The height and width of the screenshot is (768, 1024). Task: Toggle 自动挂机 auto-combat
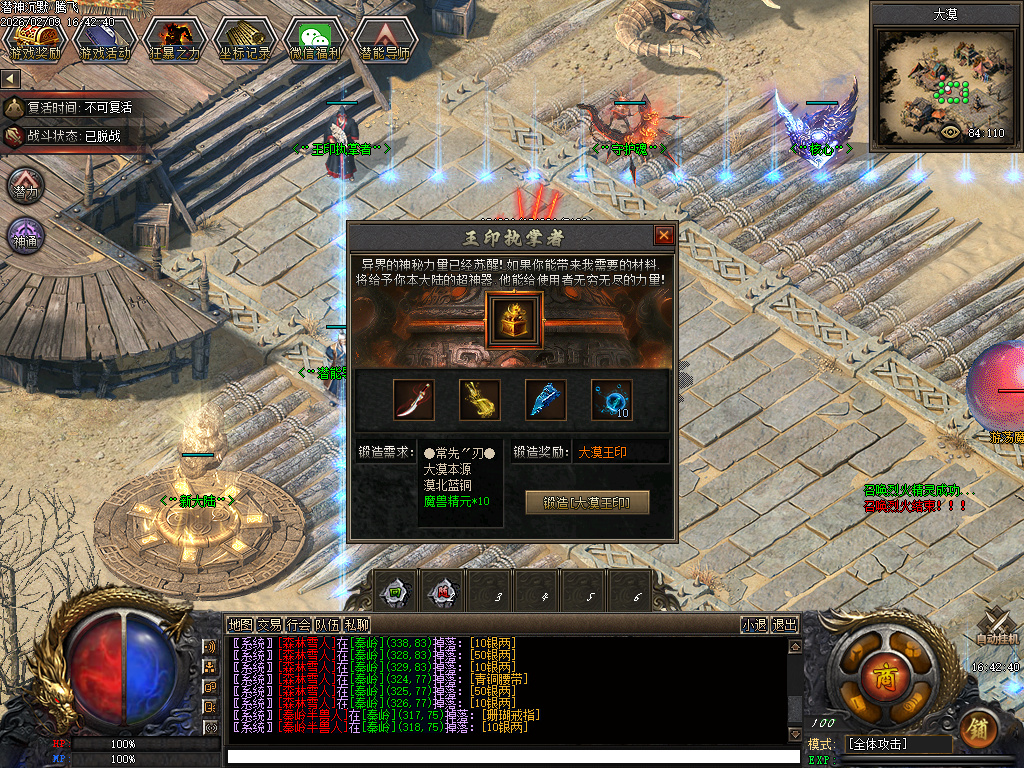pyautogui.click(x=997, y=628)
